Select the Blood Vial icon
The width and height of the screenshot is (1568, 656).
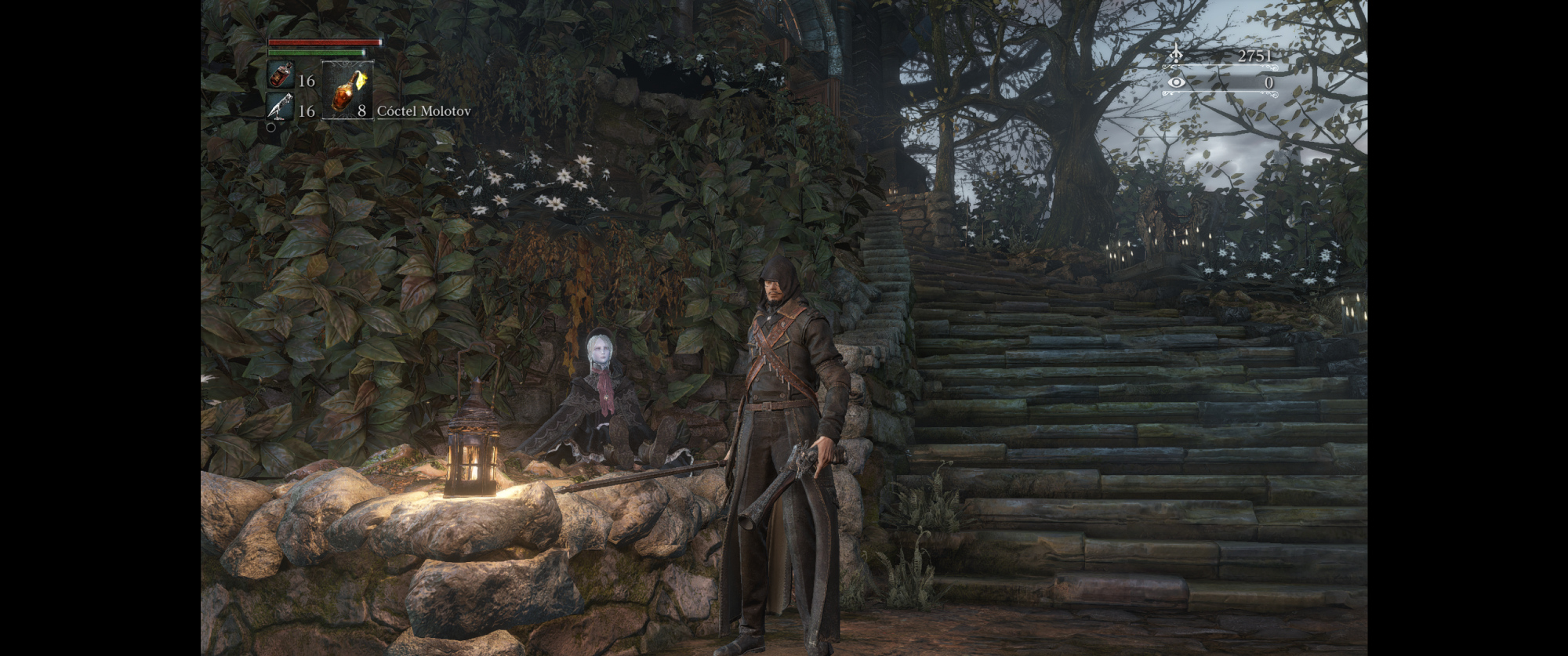tap(281, 76)
